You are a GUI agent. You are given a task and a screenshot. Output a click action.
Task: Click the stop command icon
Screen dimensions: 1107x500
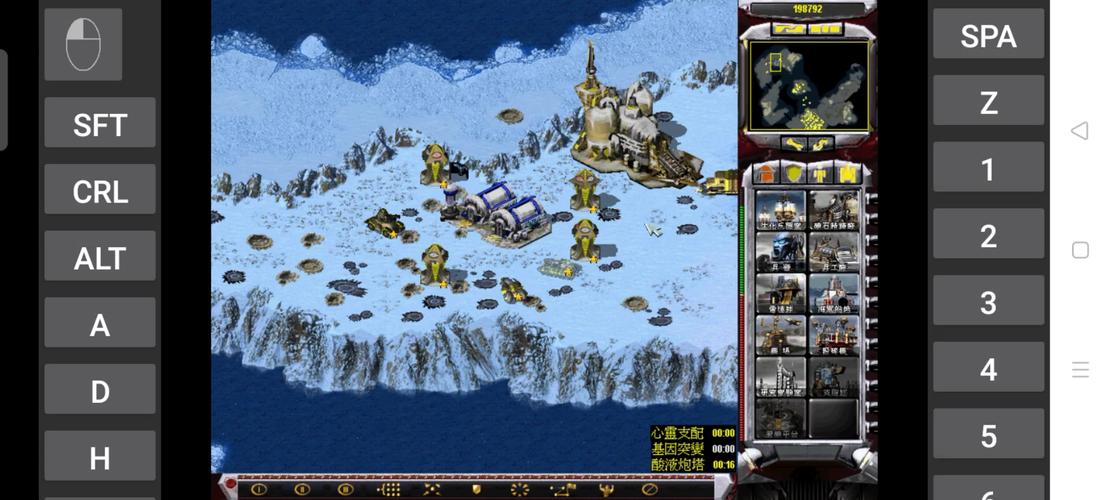(649, 489)
